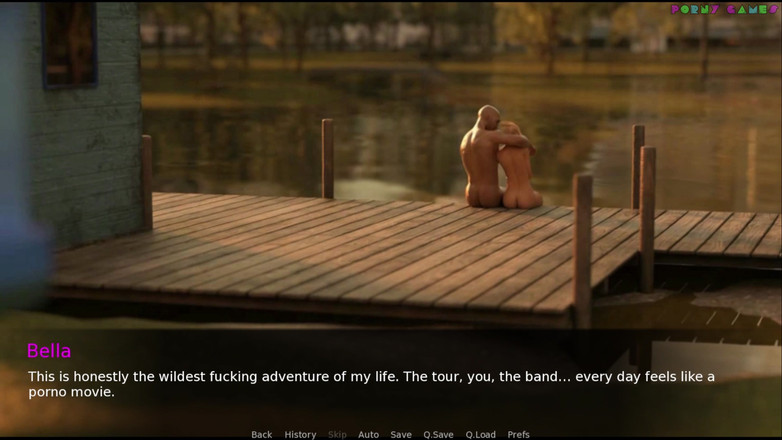Quick save with Q.Save

tap(438, 434)
